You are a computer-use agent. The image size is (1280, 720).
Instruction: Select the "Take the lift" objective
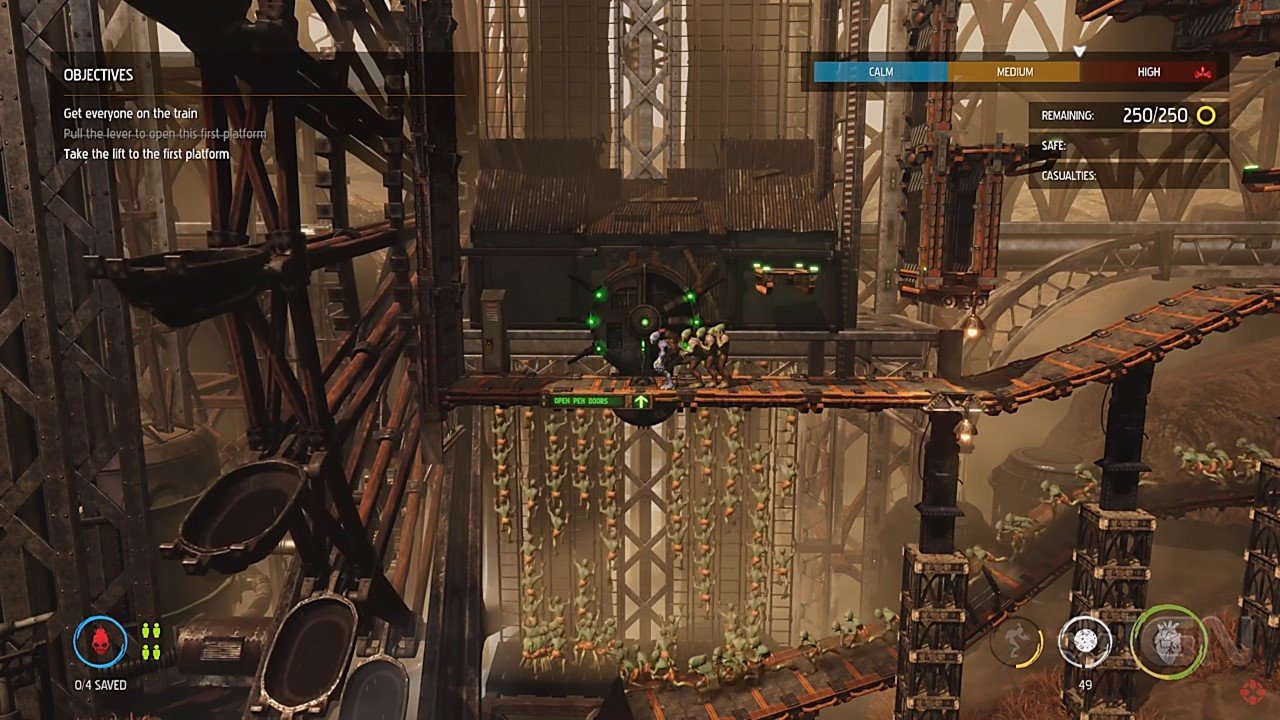coord(146,154)
